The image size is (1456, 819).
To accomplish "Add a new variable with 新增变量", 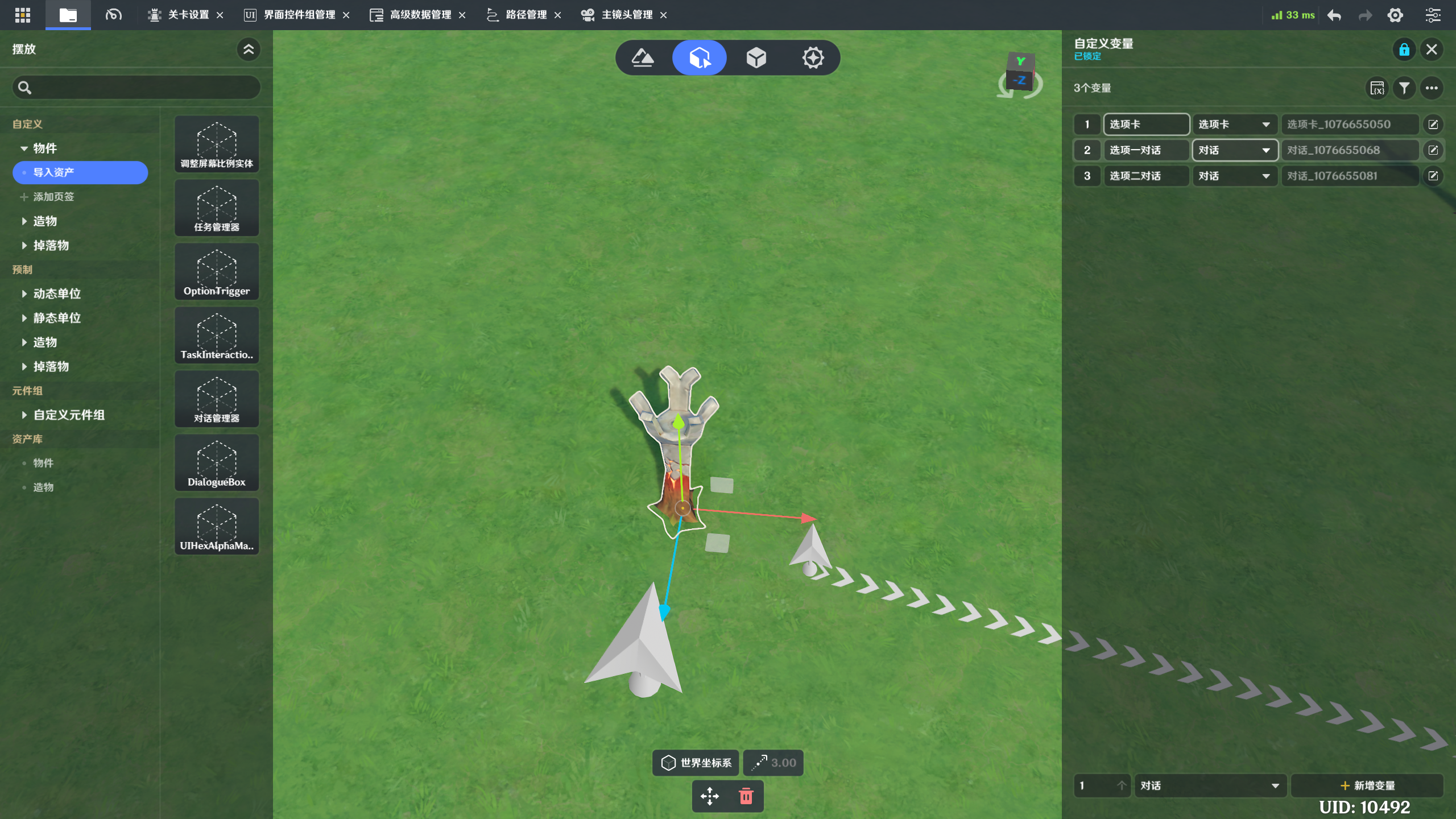I will 1367,785.
